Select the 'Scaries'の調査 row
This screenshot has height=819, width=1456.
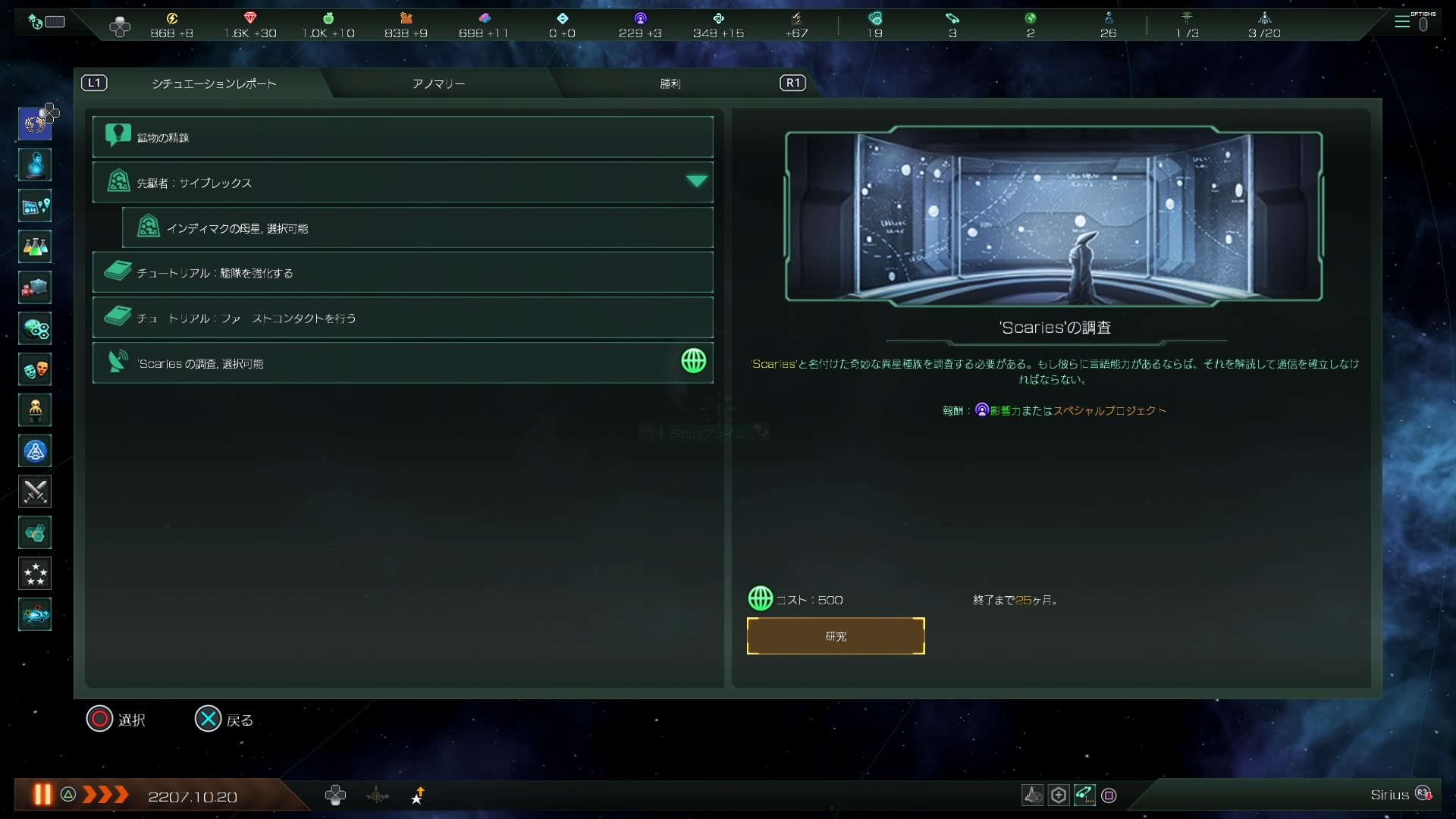pos(402,363)
